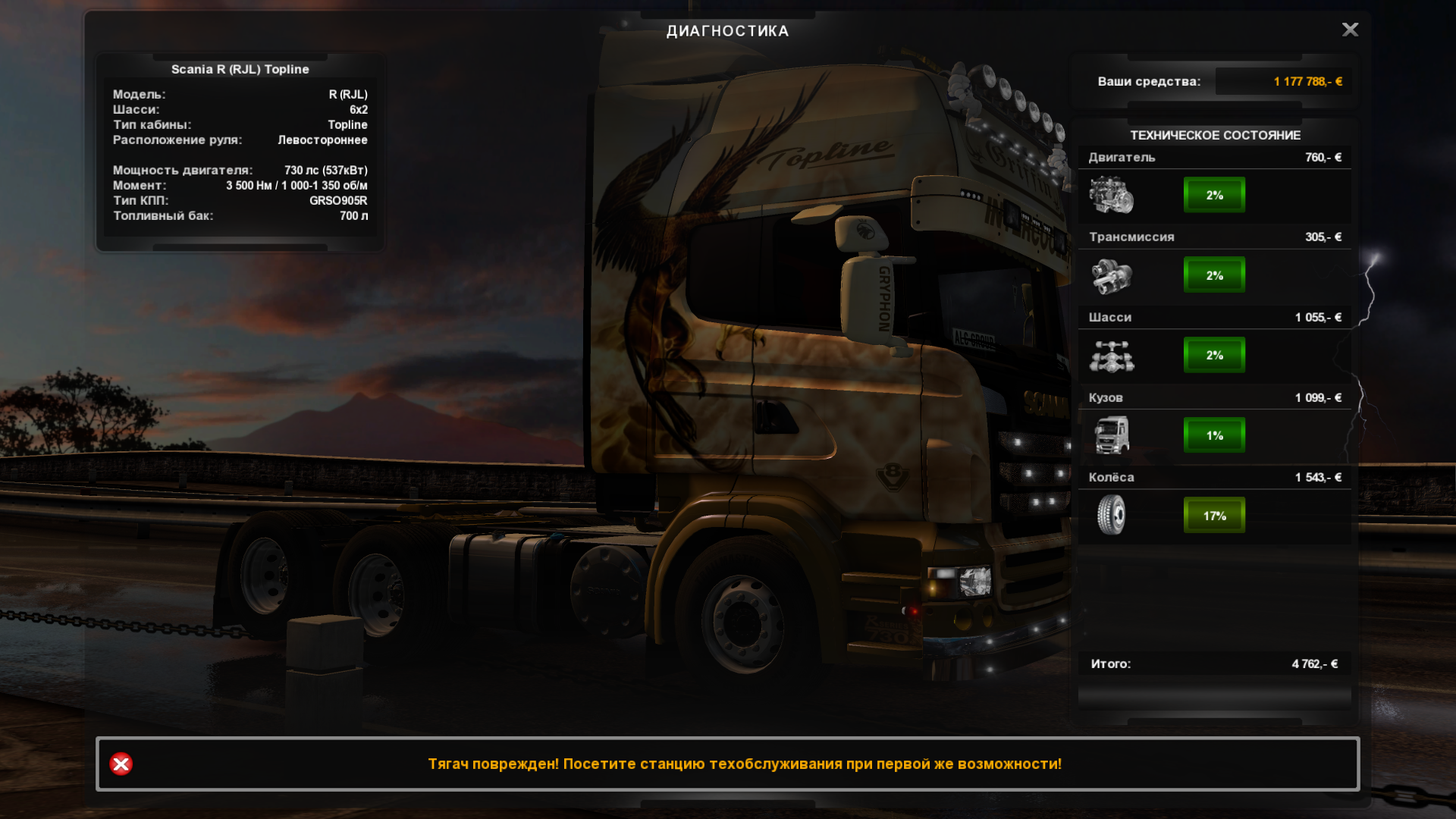Select the transmission gearbox icon

(x=1111, y=275)
